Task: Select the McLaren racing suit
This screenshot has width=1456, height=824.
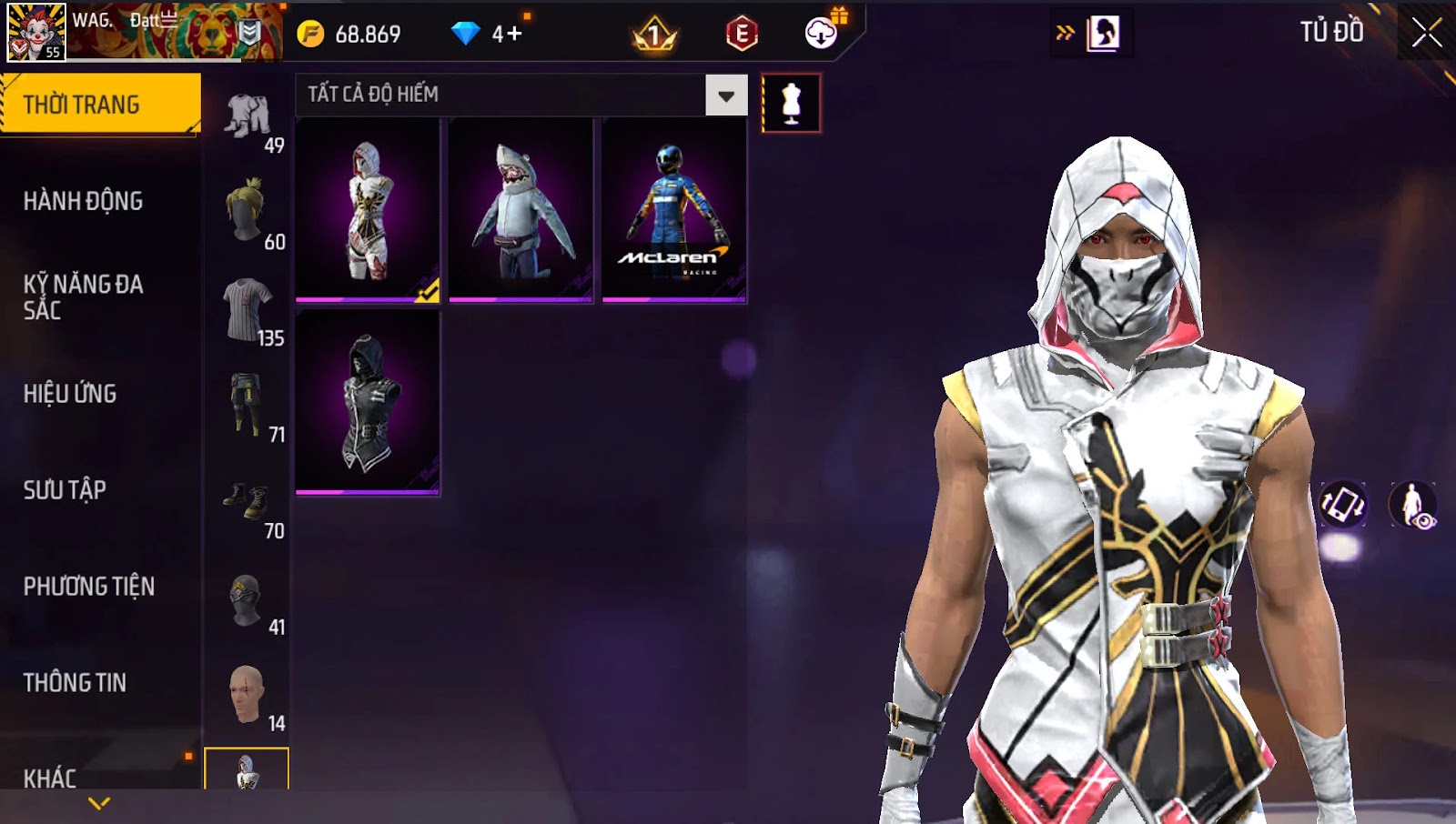Action: [x=674, y=209]
